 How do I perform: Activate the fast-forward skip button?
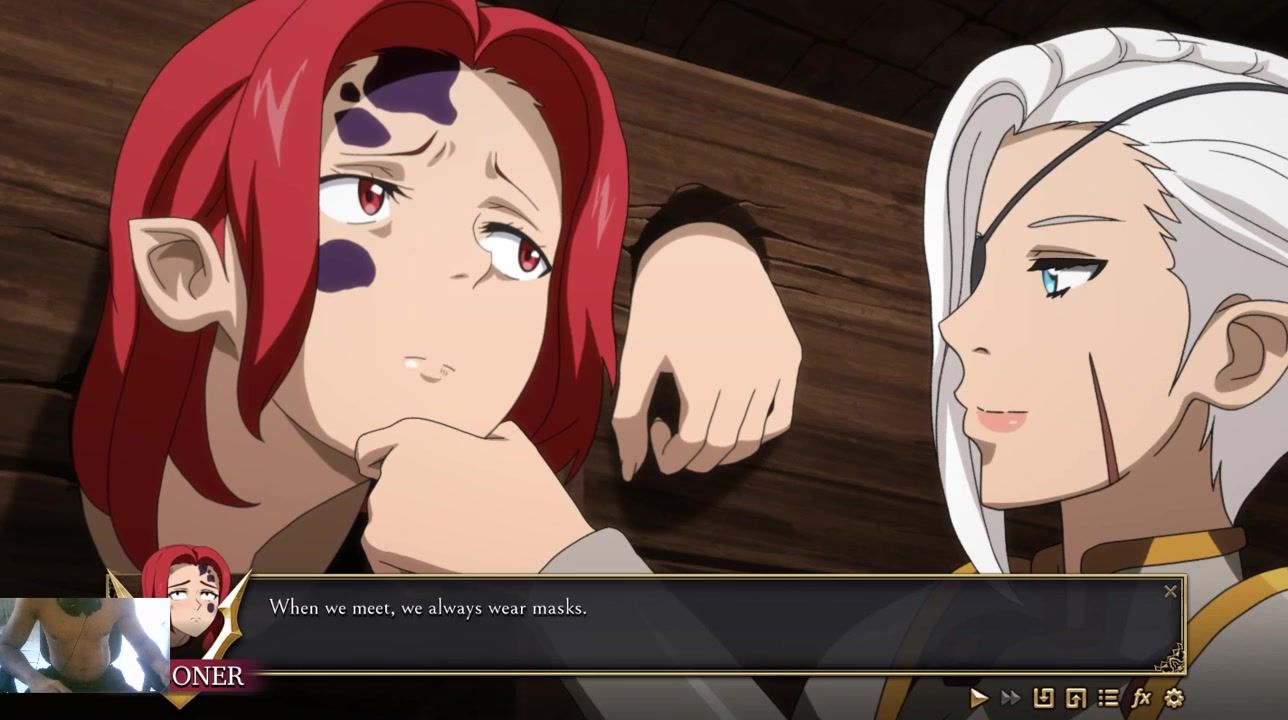coord(1011,698)
